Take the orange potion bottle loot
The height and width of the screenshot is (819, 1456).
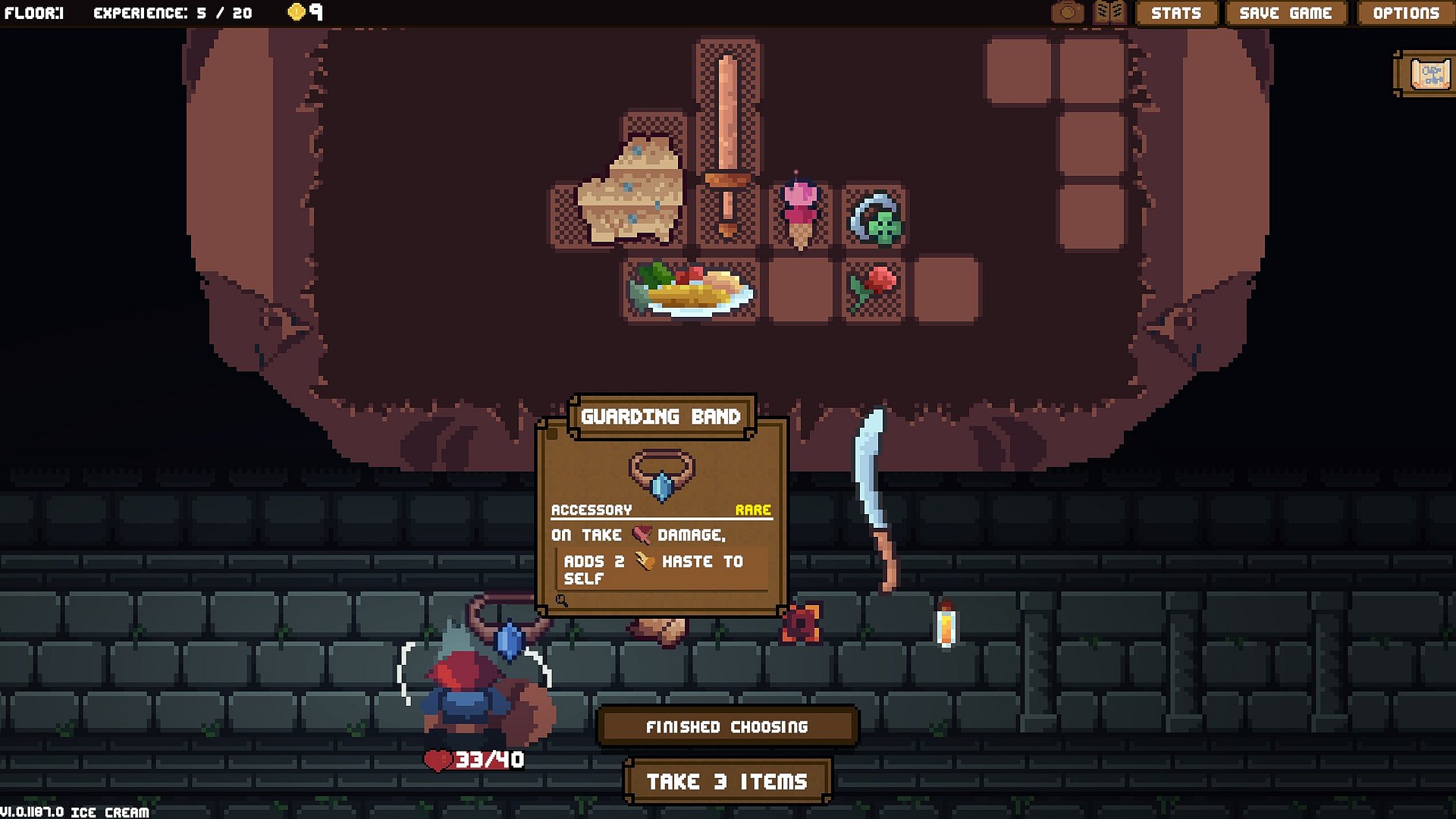(x=945, y=626)
